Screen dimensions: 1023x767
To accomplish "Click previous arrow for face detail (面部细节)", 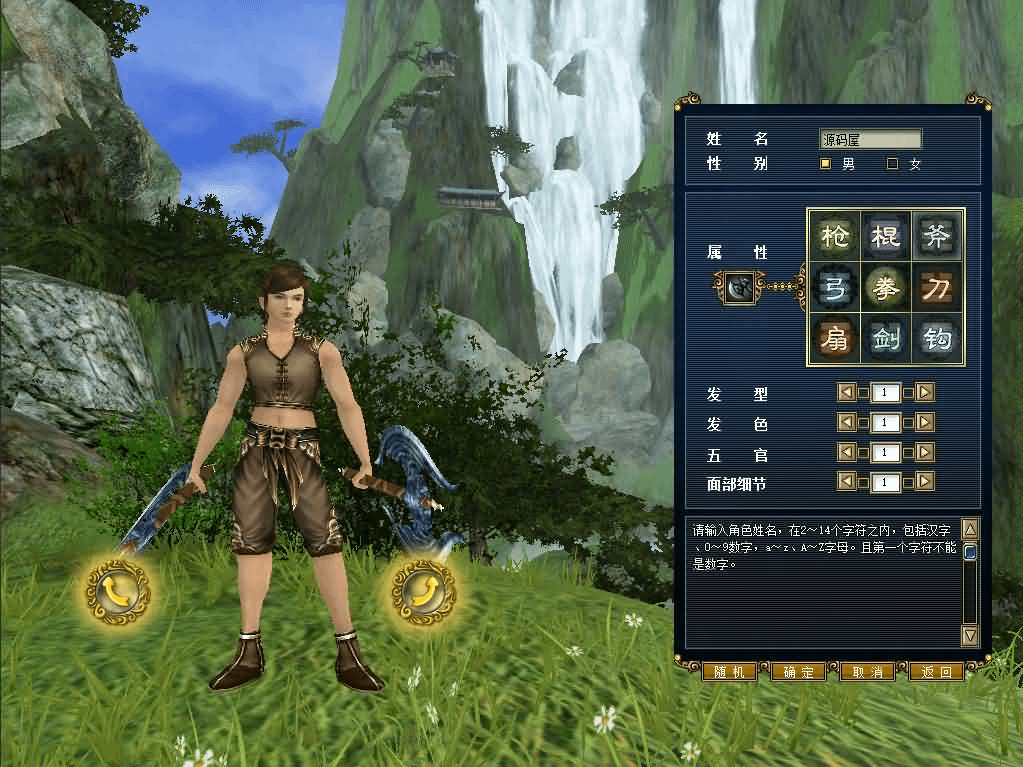I will coord(846,483).
